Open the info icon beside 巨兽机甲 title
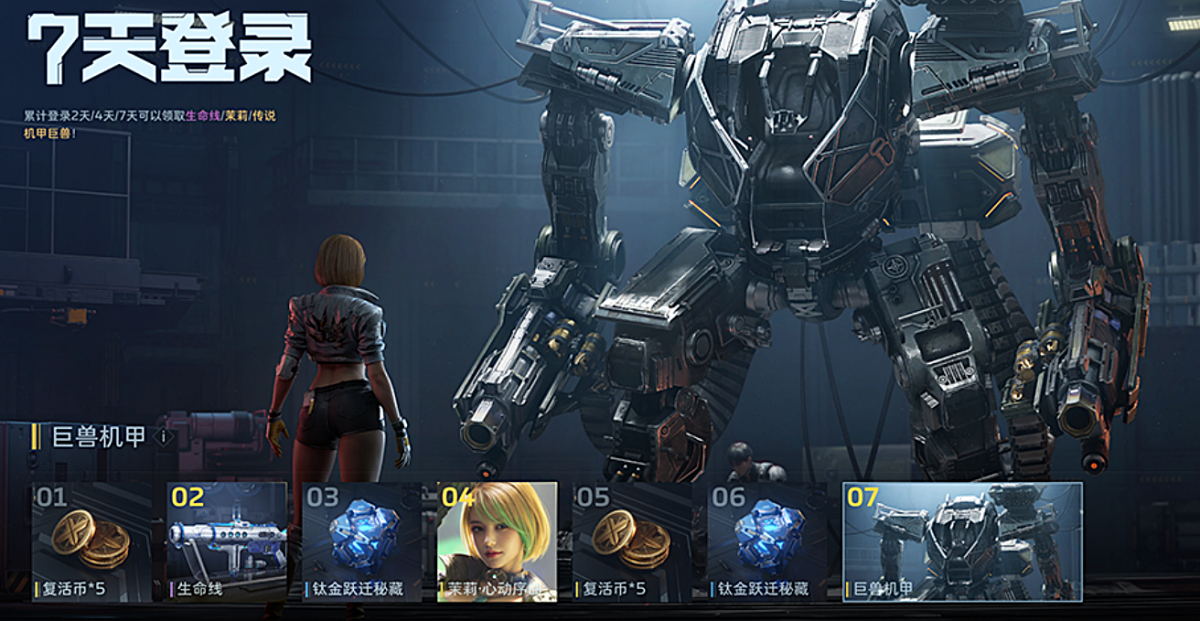 [164, 437]
